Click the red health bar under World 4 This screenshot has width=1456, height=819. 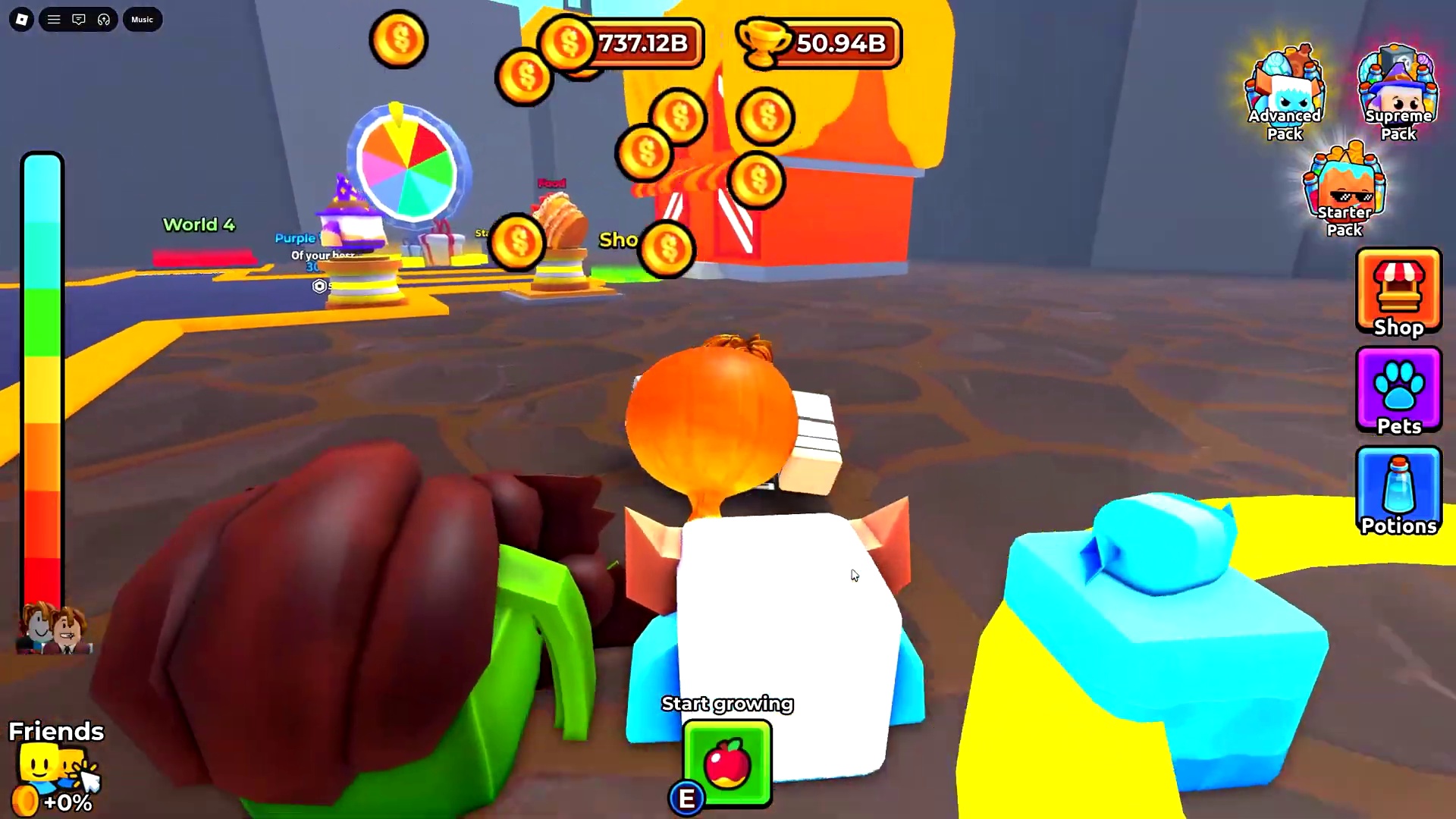click(x=203, y=256)
